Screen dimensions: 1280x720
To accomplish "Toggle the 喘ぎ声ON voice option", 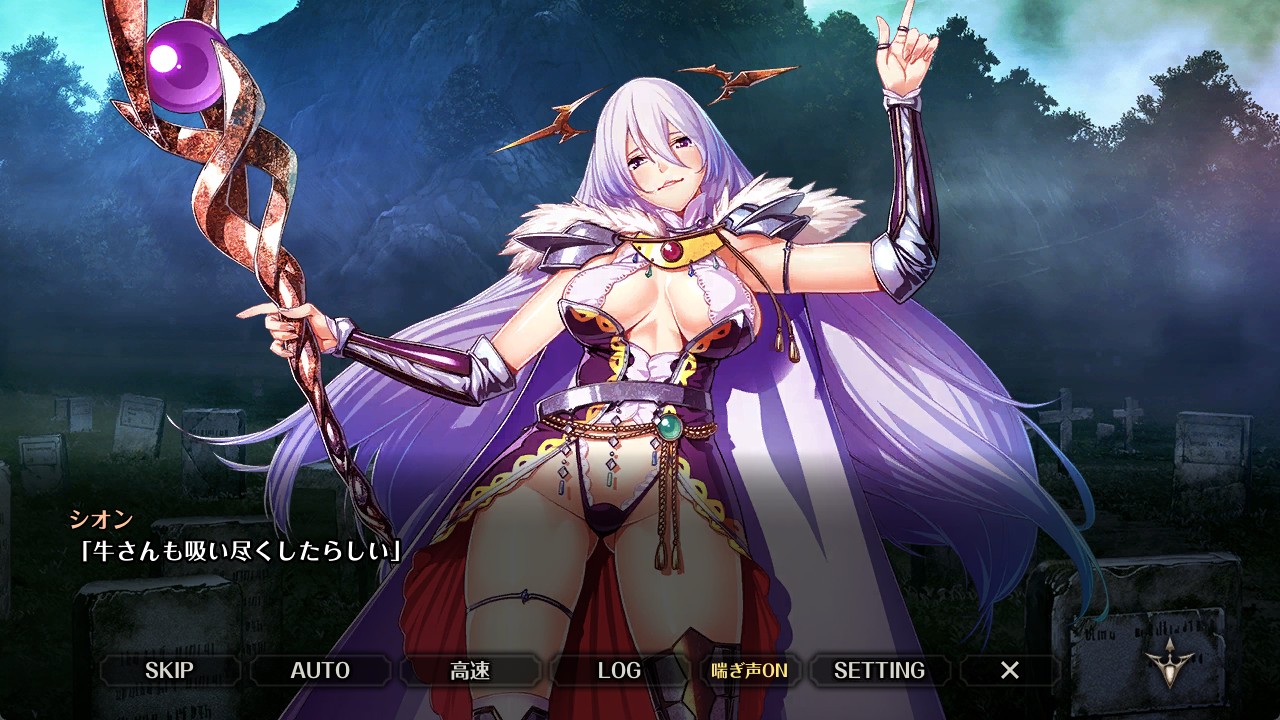I will 749,670.
